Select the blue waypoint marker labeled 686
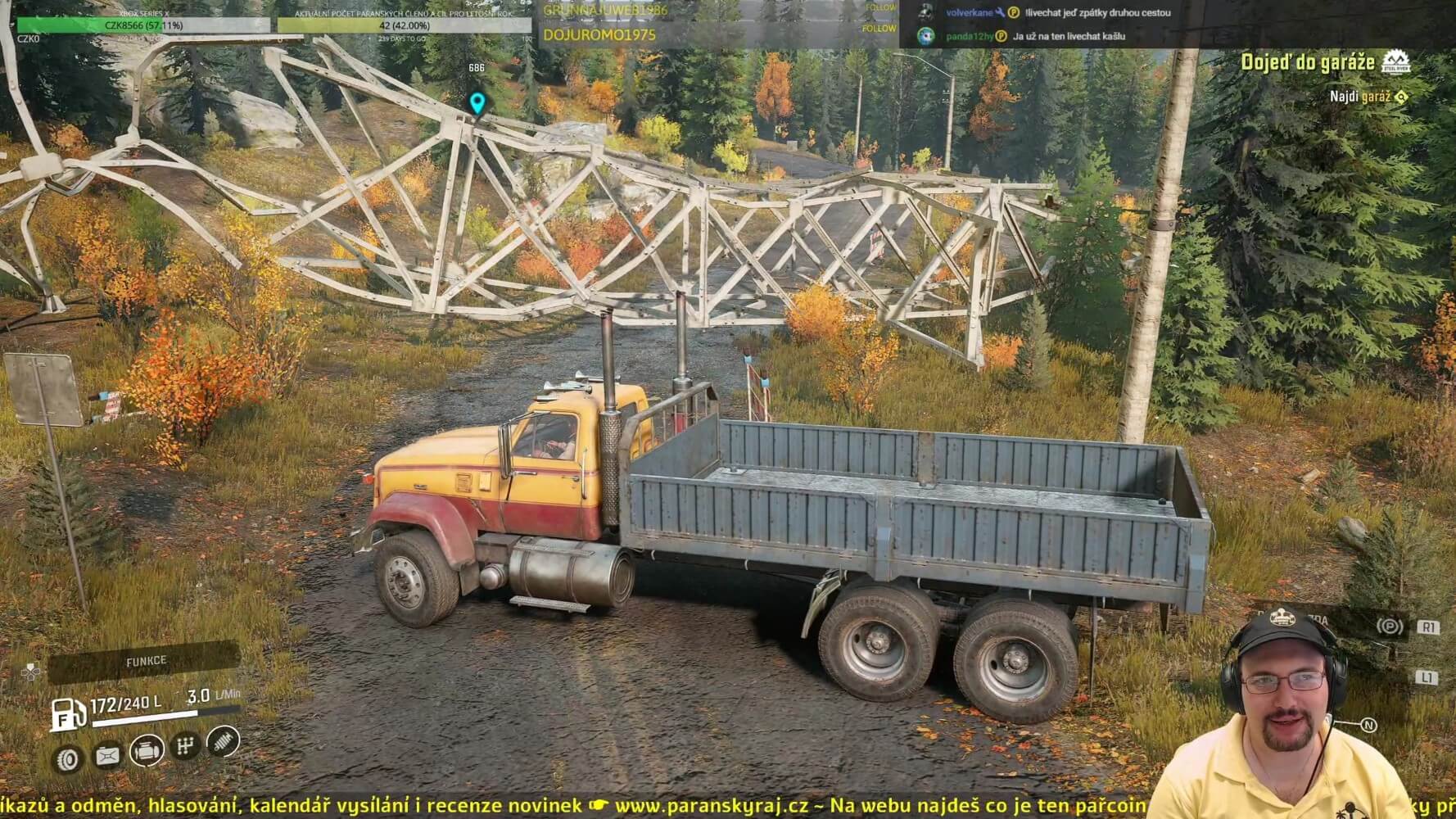The image size is (1456, 819). [x=477, y=103]
